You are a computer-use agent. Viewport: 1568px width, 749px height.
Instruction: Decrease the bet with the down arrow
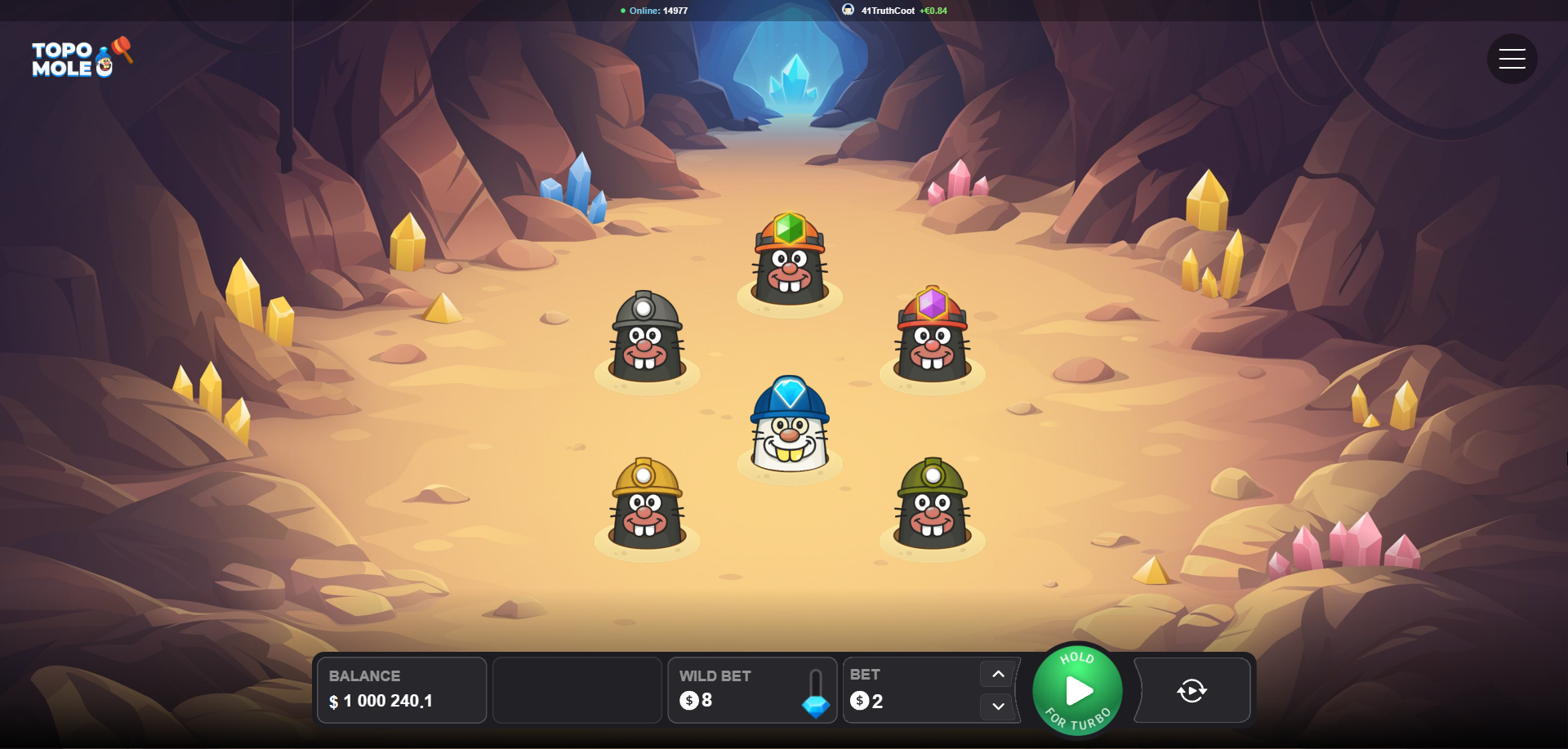(x=998, y=707)
